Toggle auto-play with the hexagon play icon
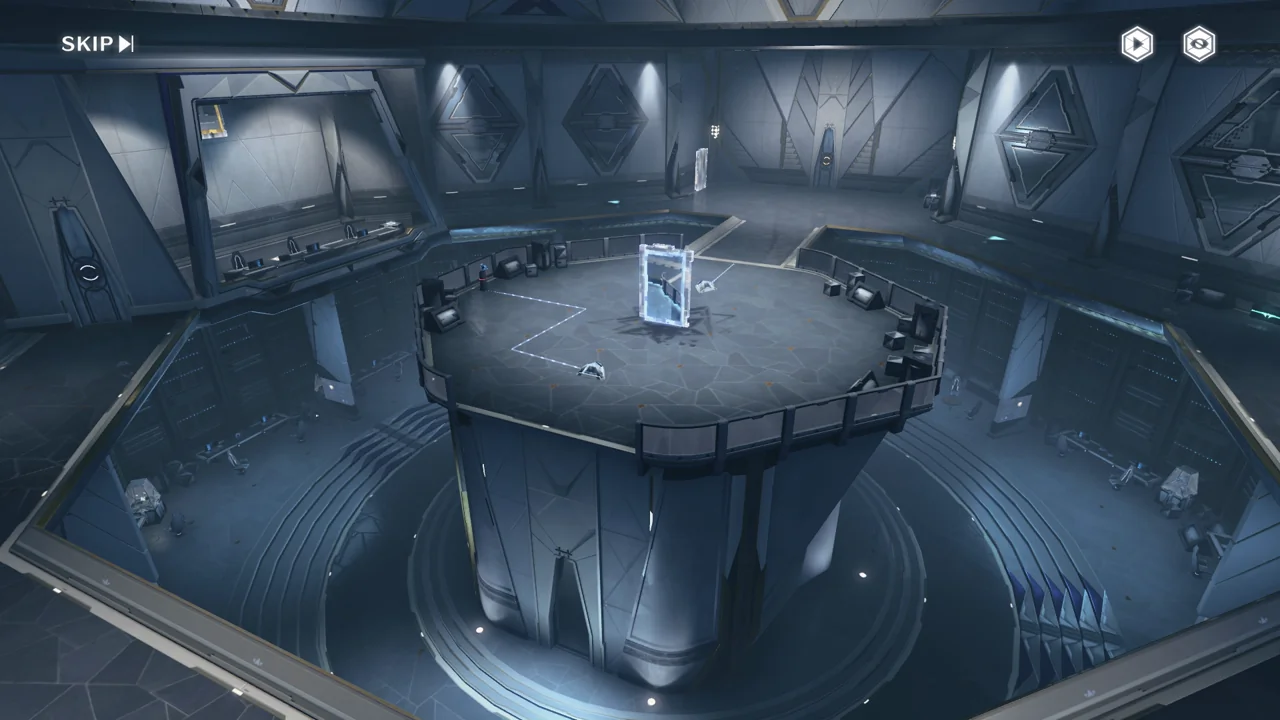 pyautogui.click(x=1136, y=44)
